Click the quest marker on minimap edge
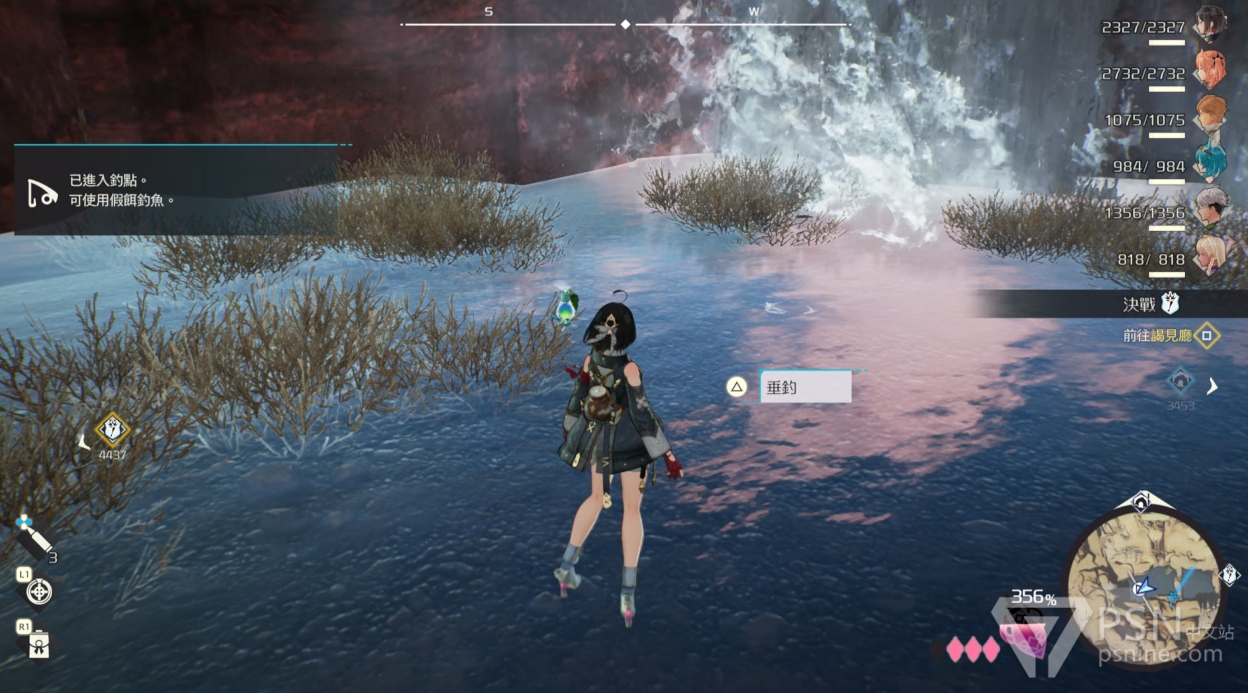1248x693 pixels. [1230, 575]
